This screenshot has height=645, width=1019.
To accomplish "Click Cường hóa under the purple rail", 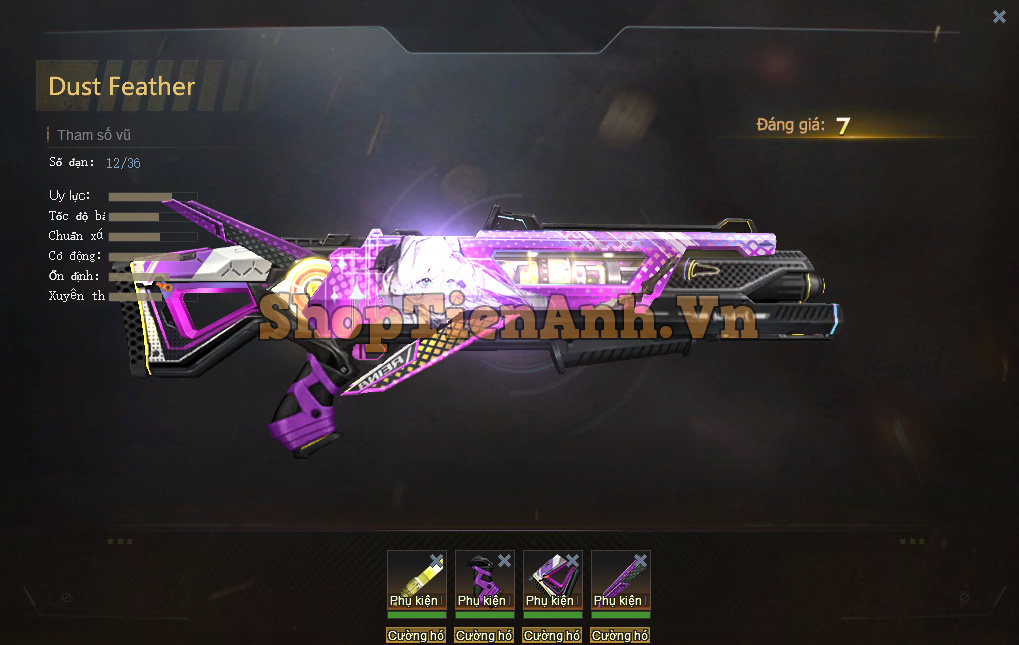I will [620, 636].
